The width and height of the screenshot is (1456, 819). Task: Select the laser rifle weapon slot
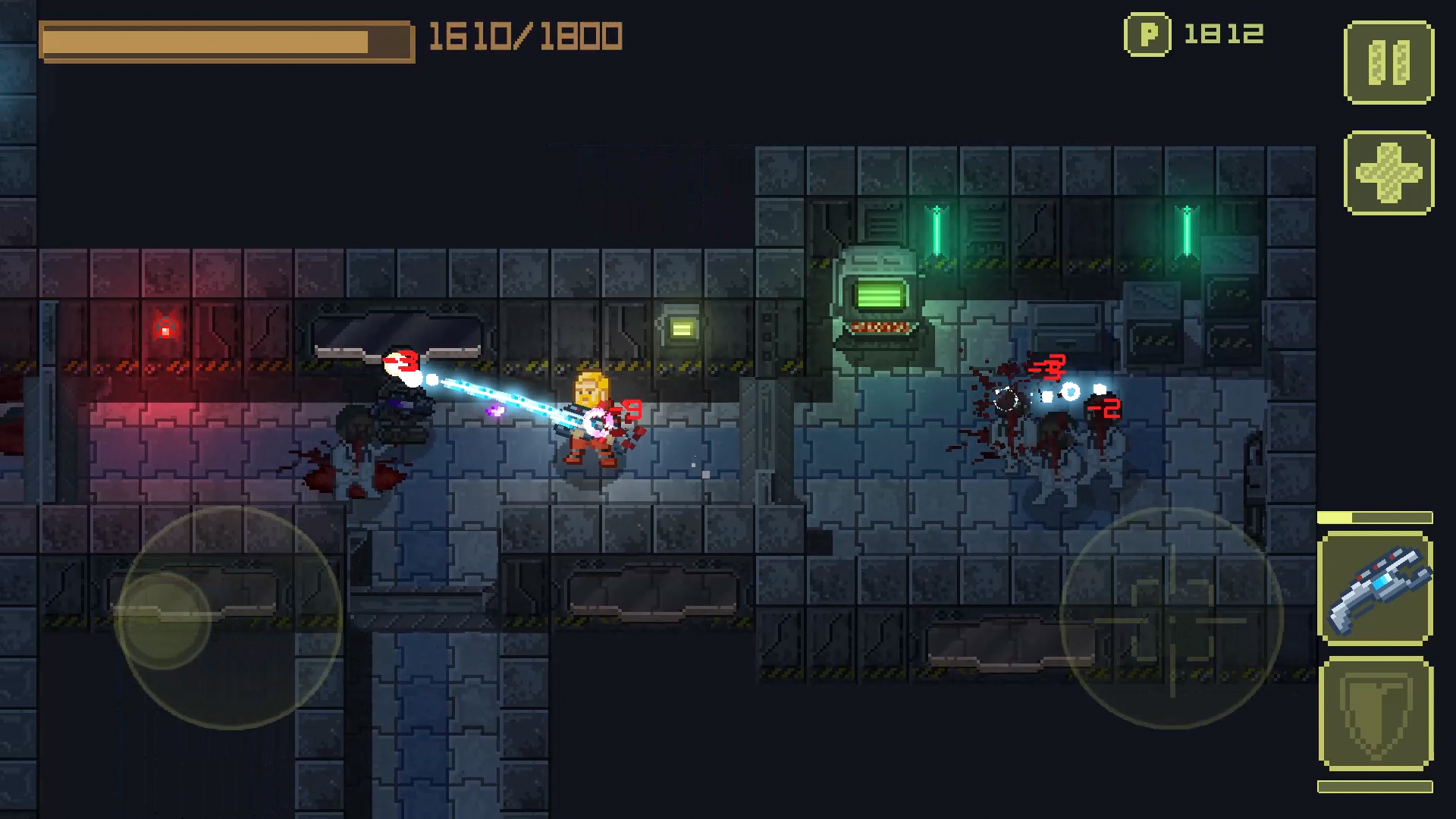[1376, 589]
